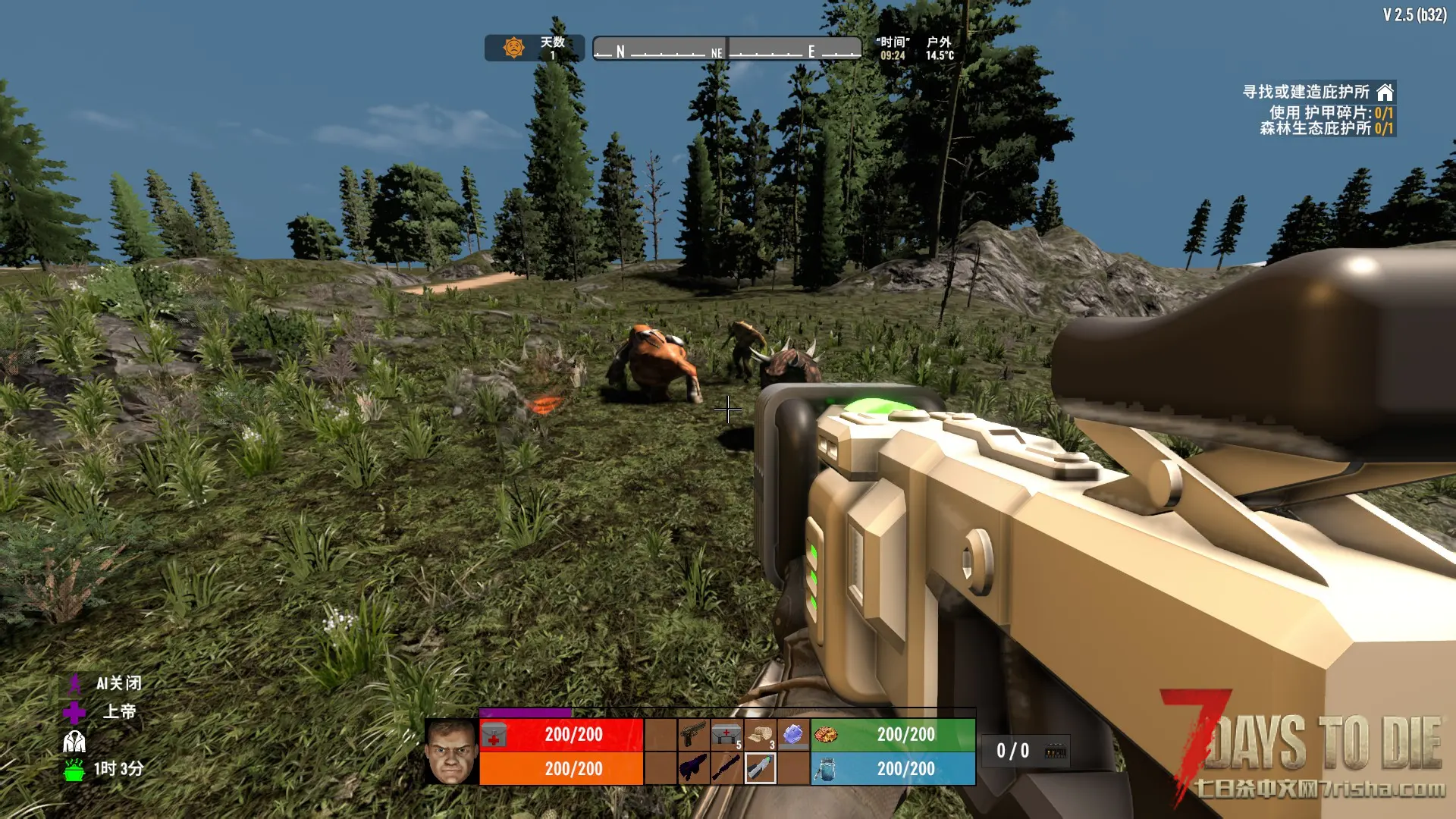Click the green cooking pot buff
Screen dimensions: 1456x819
pyautogui.click(x=74, y=770)
